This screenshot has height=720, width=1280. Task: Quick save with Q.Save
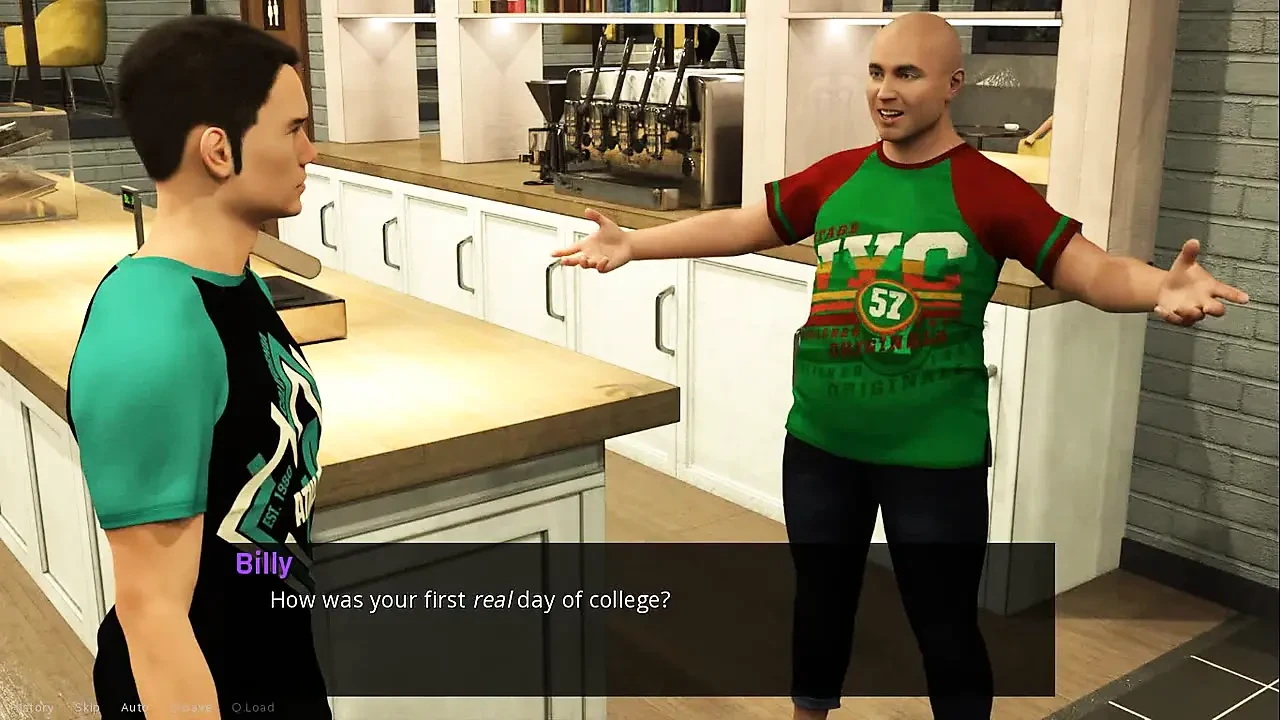(189, 707)
